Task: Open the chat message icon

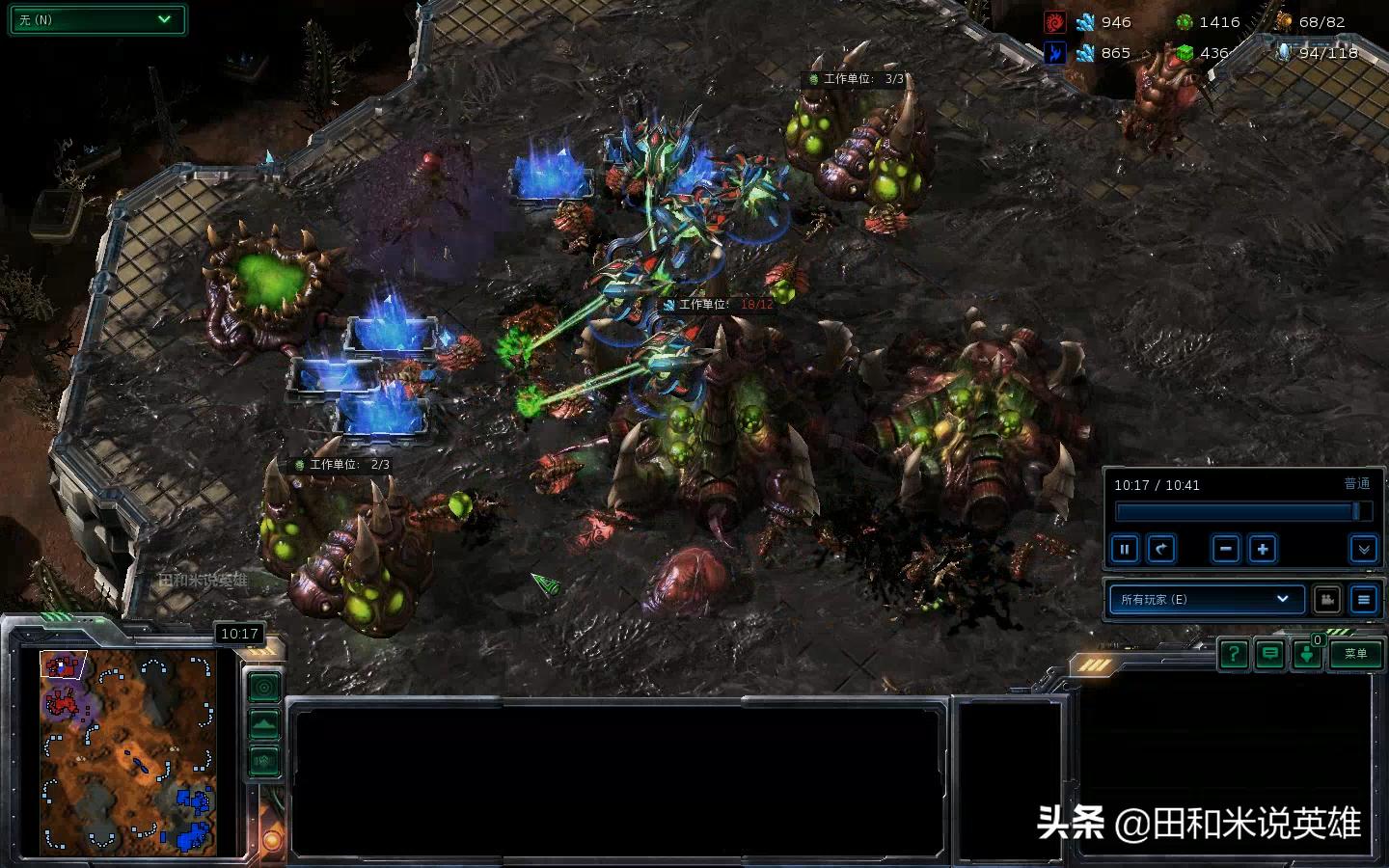Action: [1270, 655]
